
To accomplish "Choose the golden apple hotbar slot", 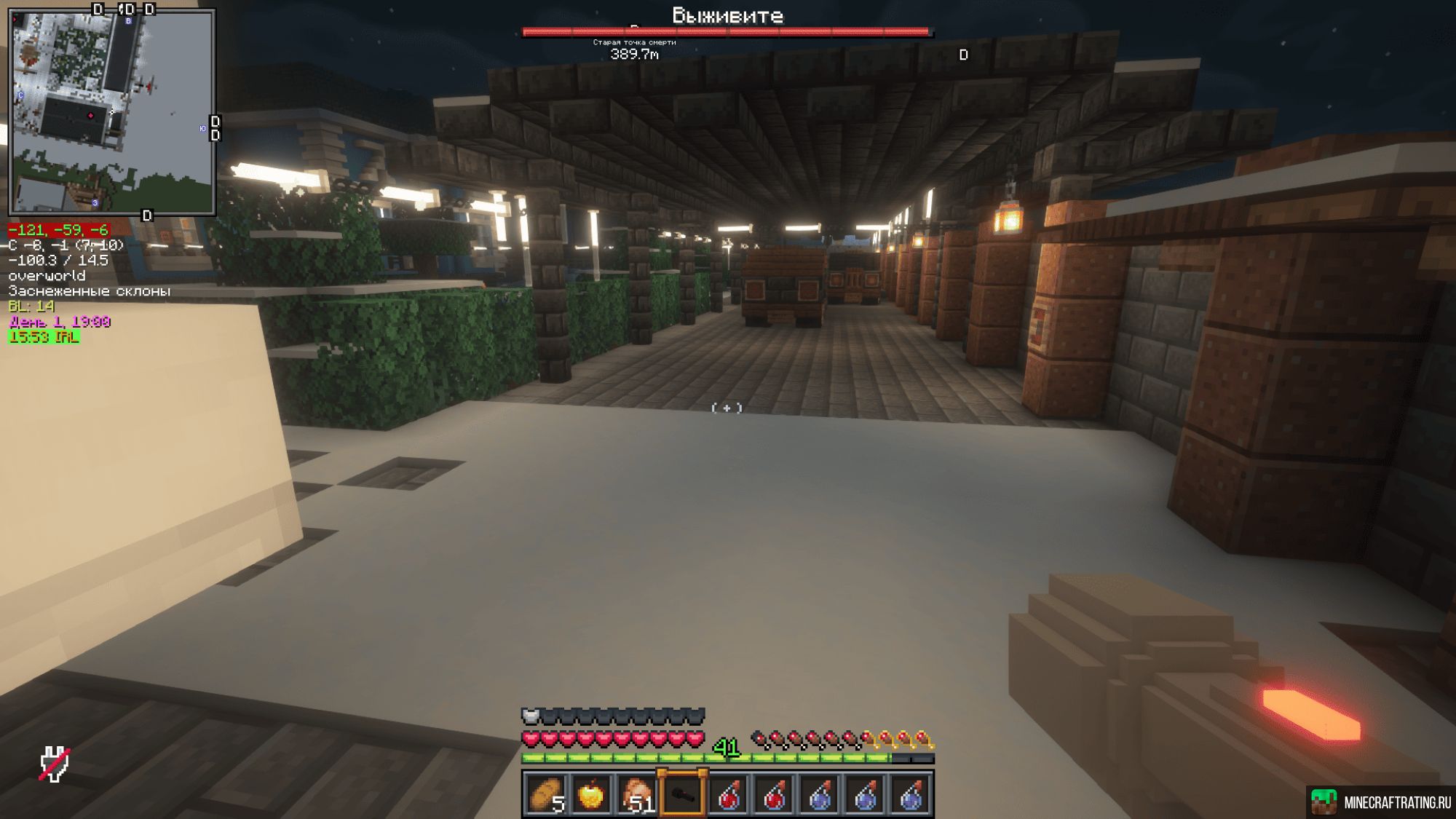I will [x=591, y=795].
